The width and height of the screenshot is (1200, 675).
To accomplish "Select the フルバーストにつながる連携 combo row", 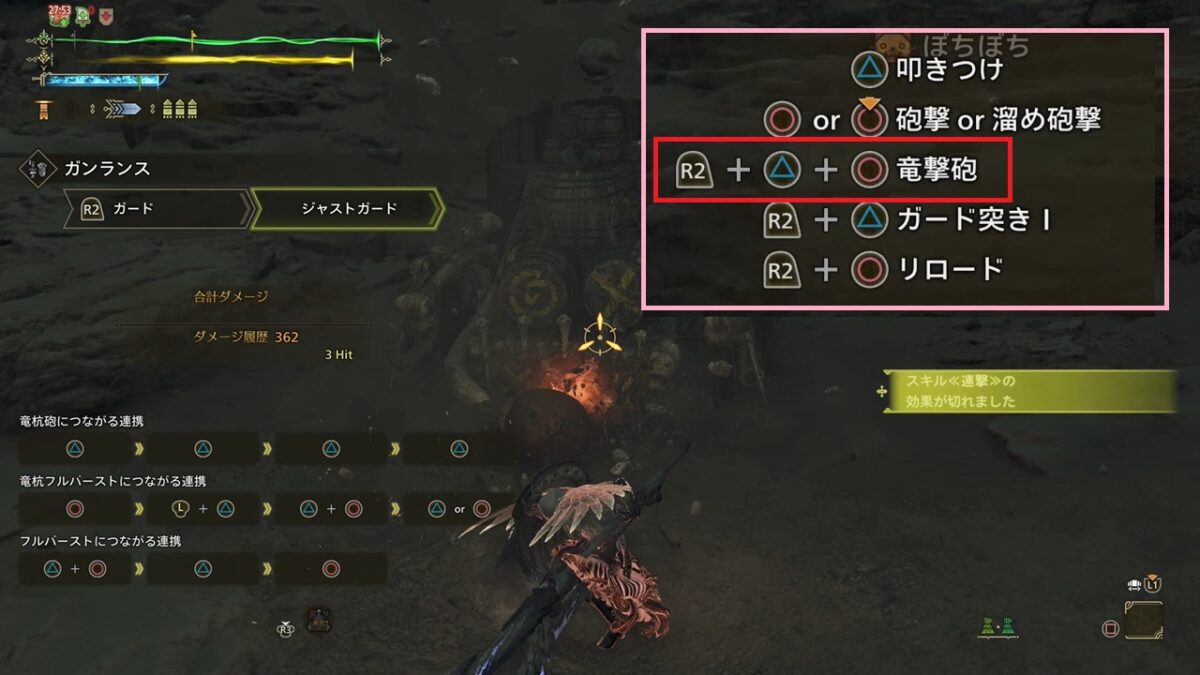I will (x=202, y=568).
